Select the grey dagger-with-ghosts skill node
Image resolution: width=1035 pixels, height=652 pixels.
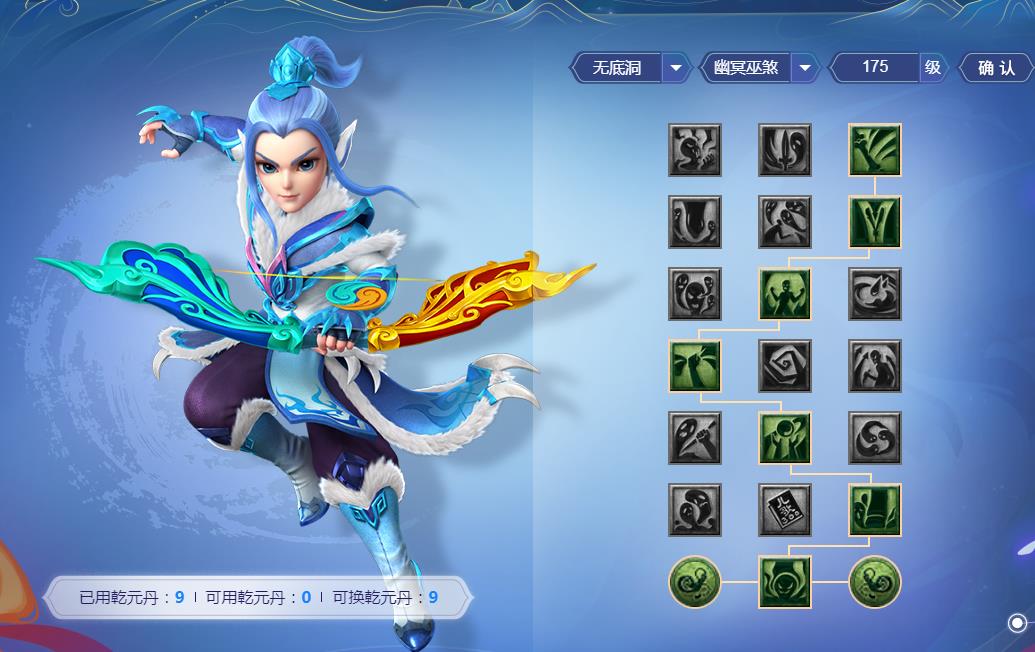785,150
